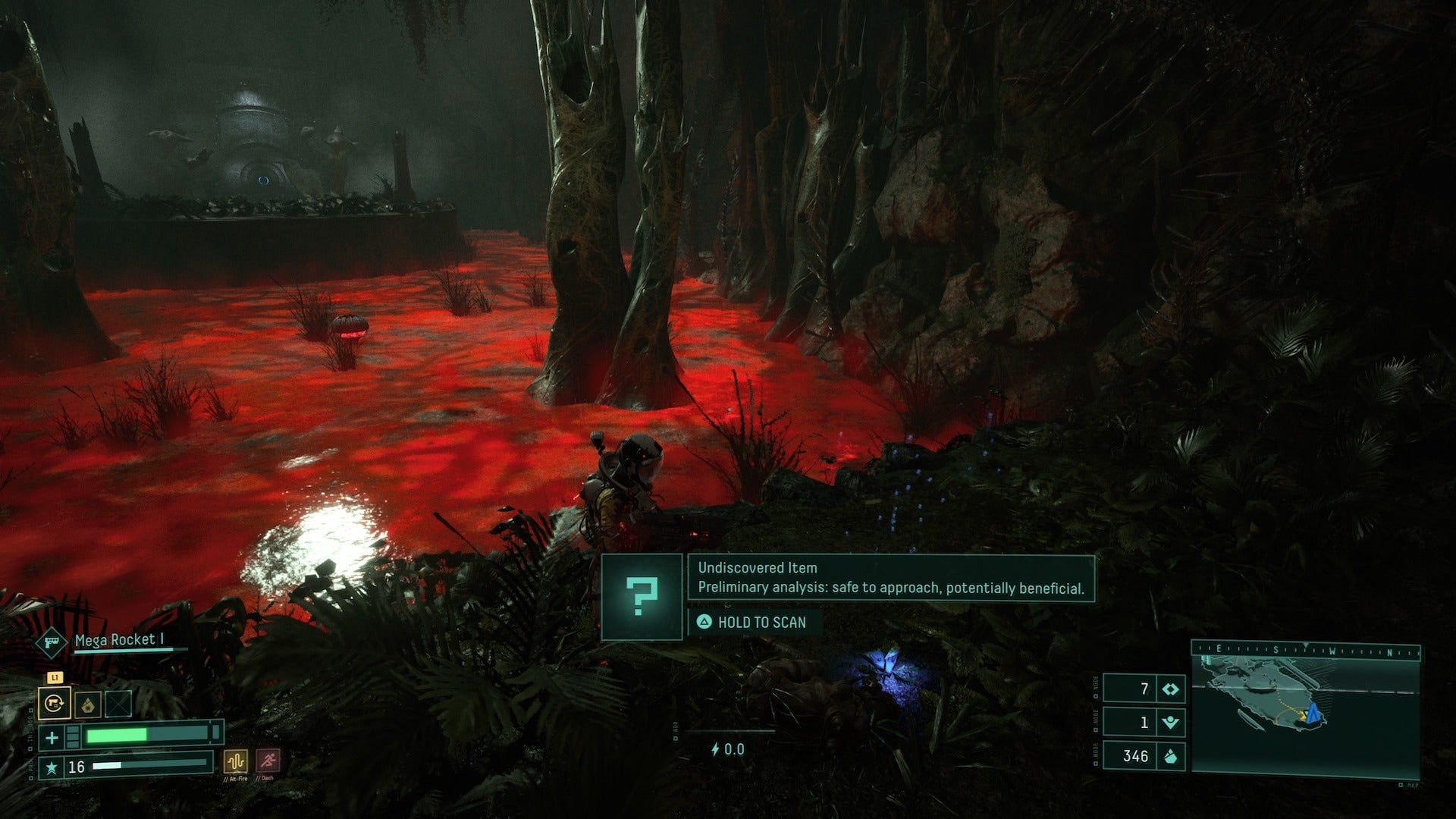The image size is (1456, 819).
Task: Click the star proficiency level icon
Action: point(52,767)
